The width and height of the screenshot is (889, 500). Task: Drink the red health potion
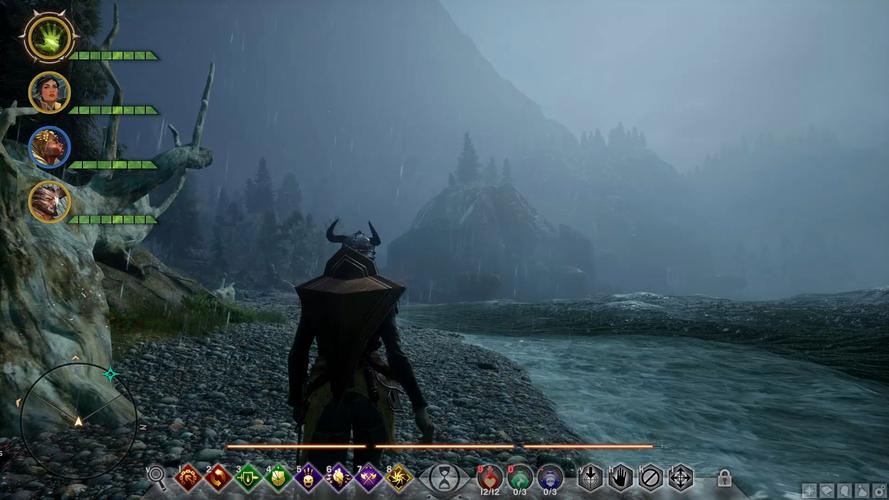490,476
